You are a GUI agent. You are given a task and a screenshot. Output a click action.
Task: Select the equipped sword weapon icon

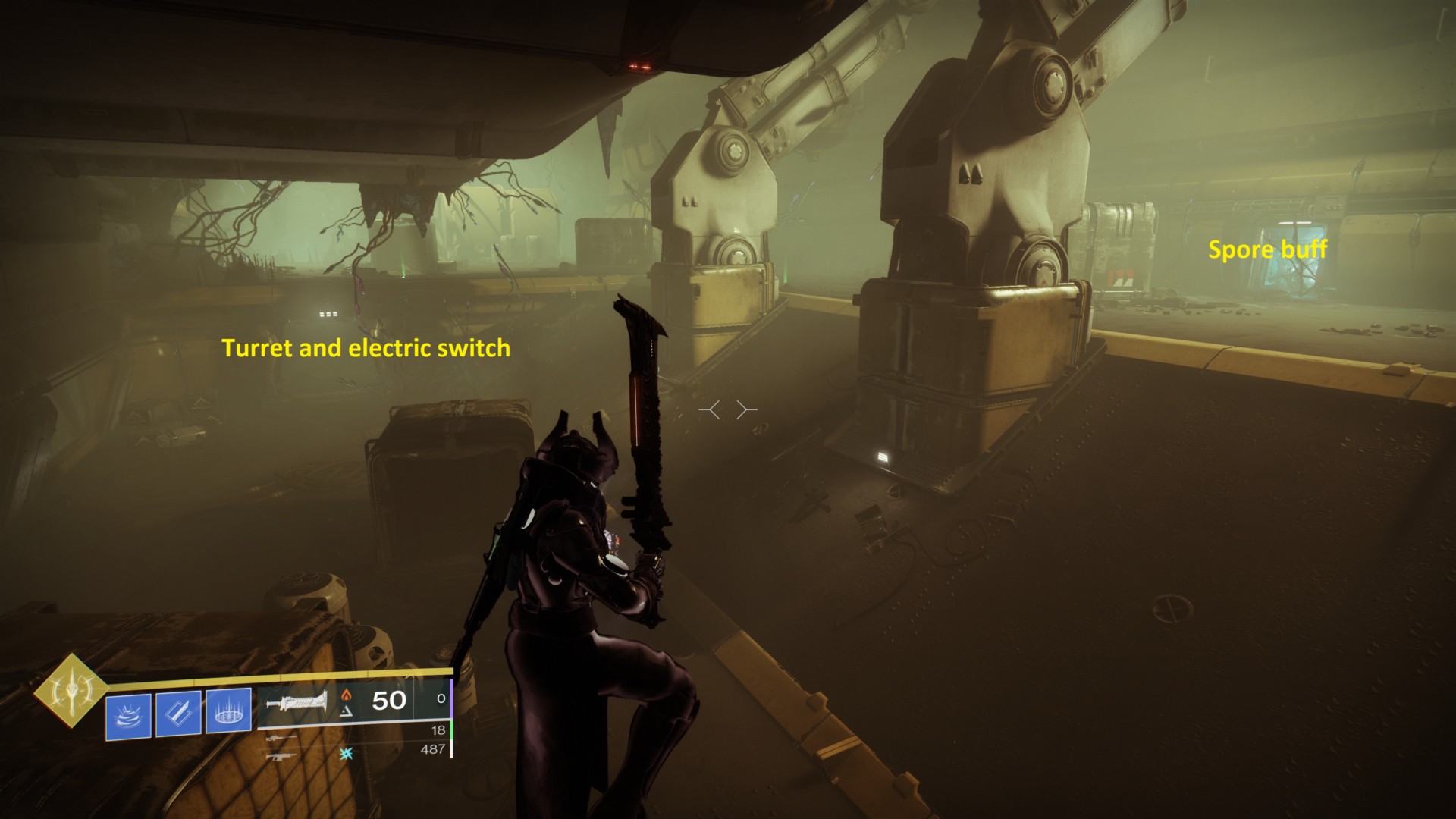coord(297,704)
